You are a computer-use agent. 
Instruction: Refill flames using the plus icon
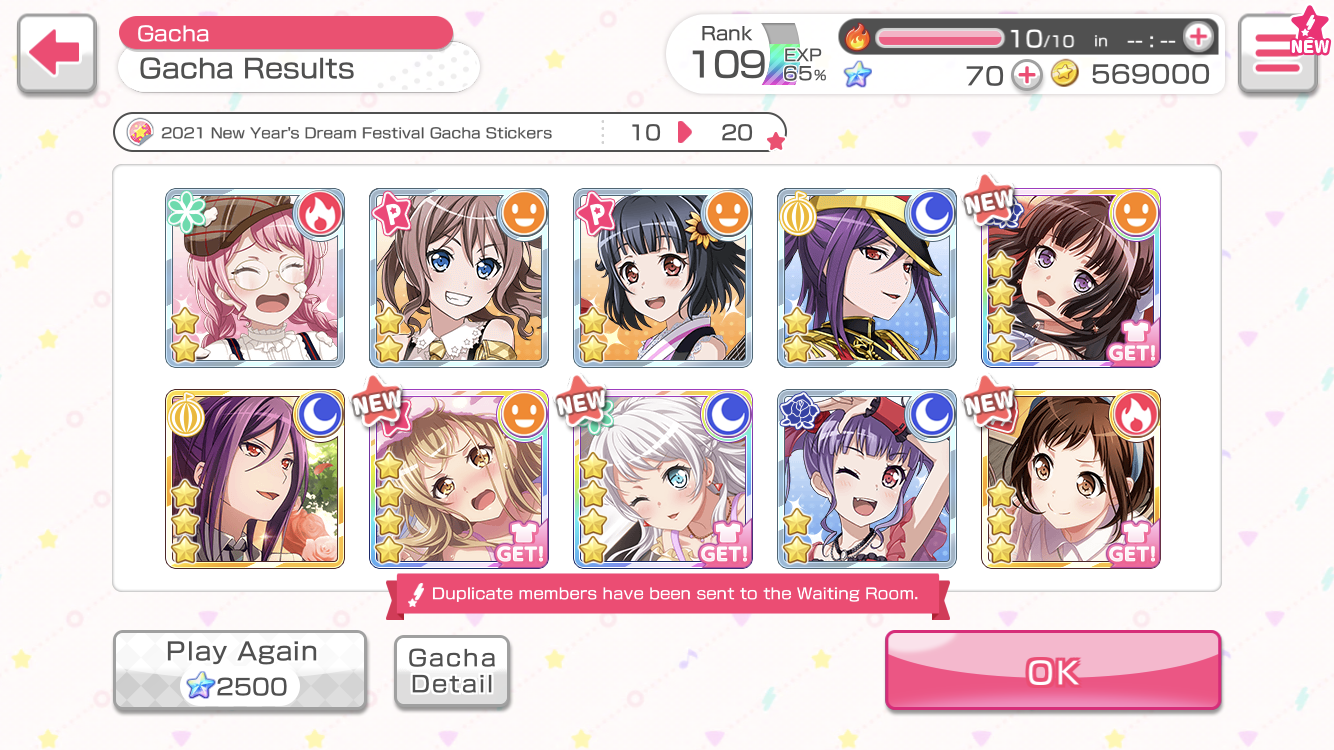(1197, 38)
